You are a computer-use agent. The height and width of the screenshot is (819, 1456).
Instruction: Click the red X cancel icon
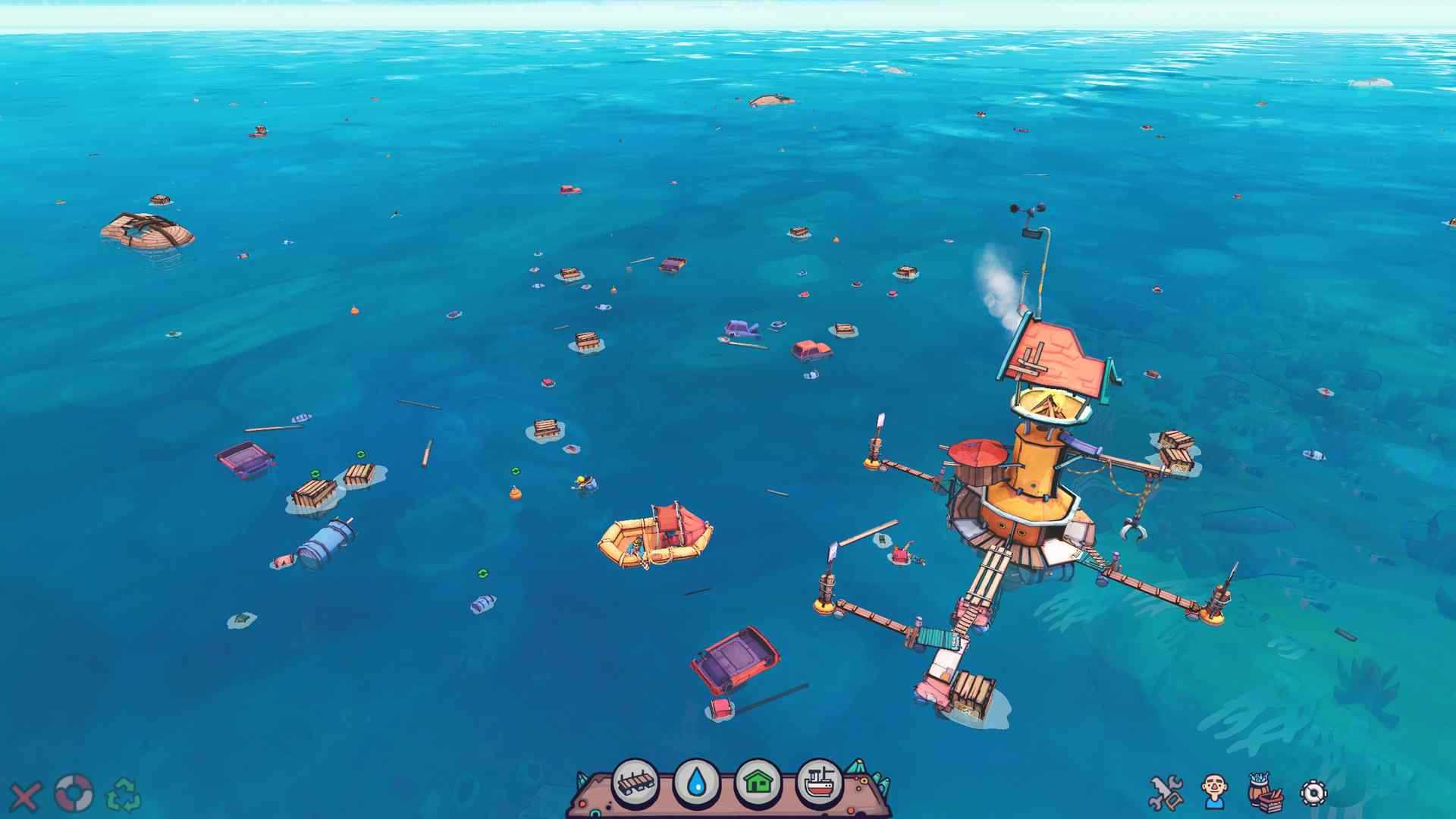tap(25, 796)
